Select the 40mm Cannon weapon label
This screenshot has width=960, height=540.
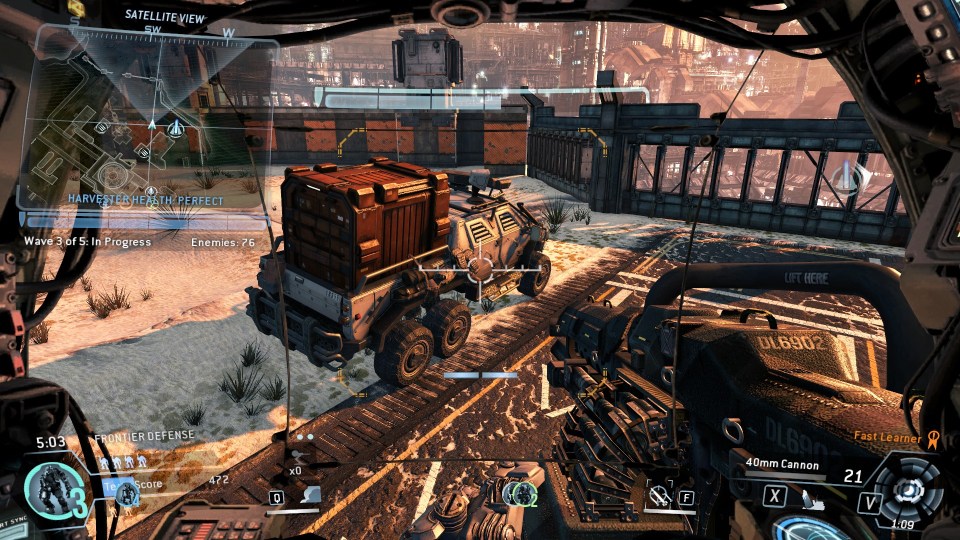(782, 465)
